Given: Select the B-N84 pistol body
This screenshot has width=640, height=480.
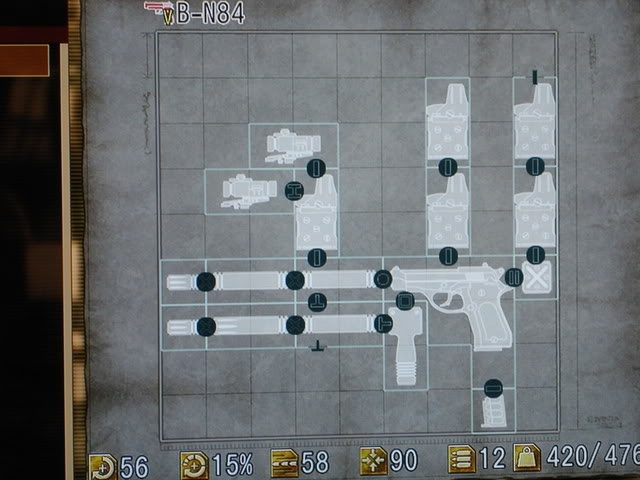Looking at the screenshot, I should pyautogui.click(x=460, y=300).
